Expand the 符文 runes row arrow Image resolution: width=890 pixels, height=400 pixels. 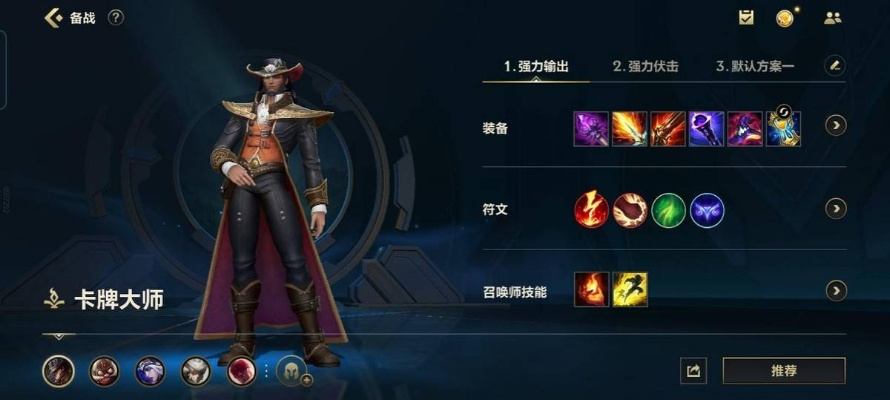coord(835,209)
